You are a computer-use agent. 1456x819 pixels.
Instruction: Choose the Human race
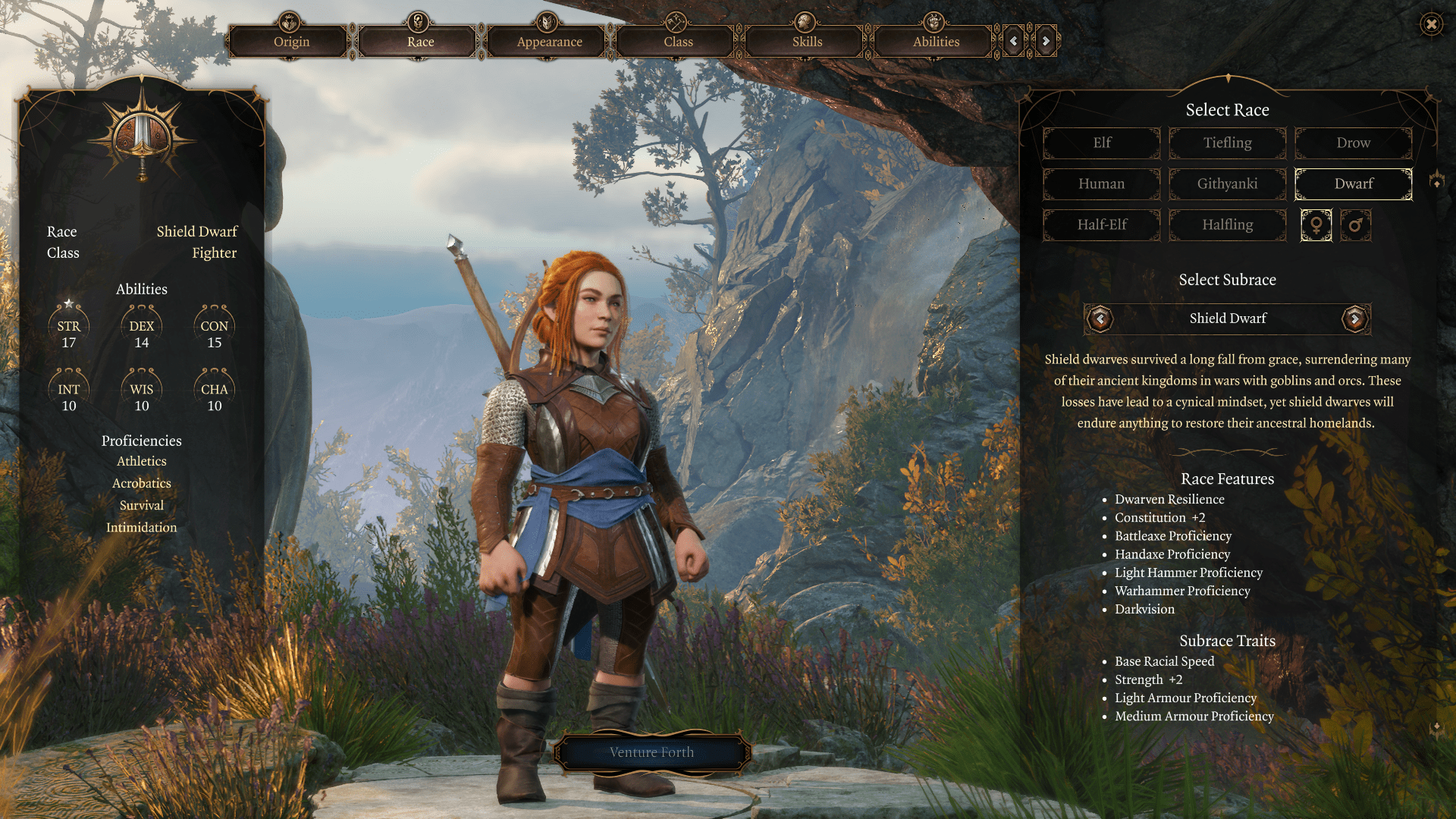click(1102, 184)
